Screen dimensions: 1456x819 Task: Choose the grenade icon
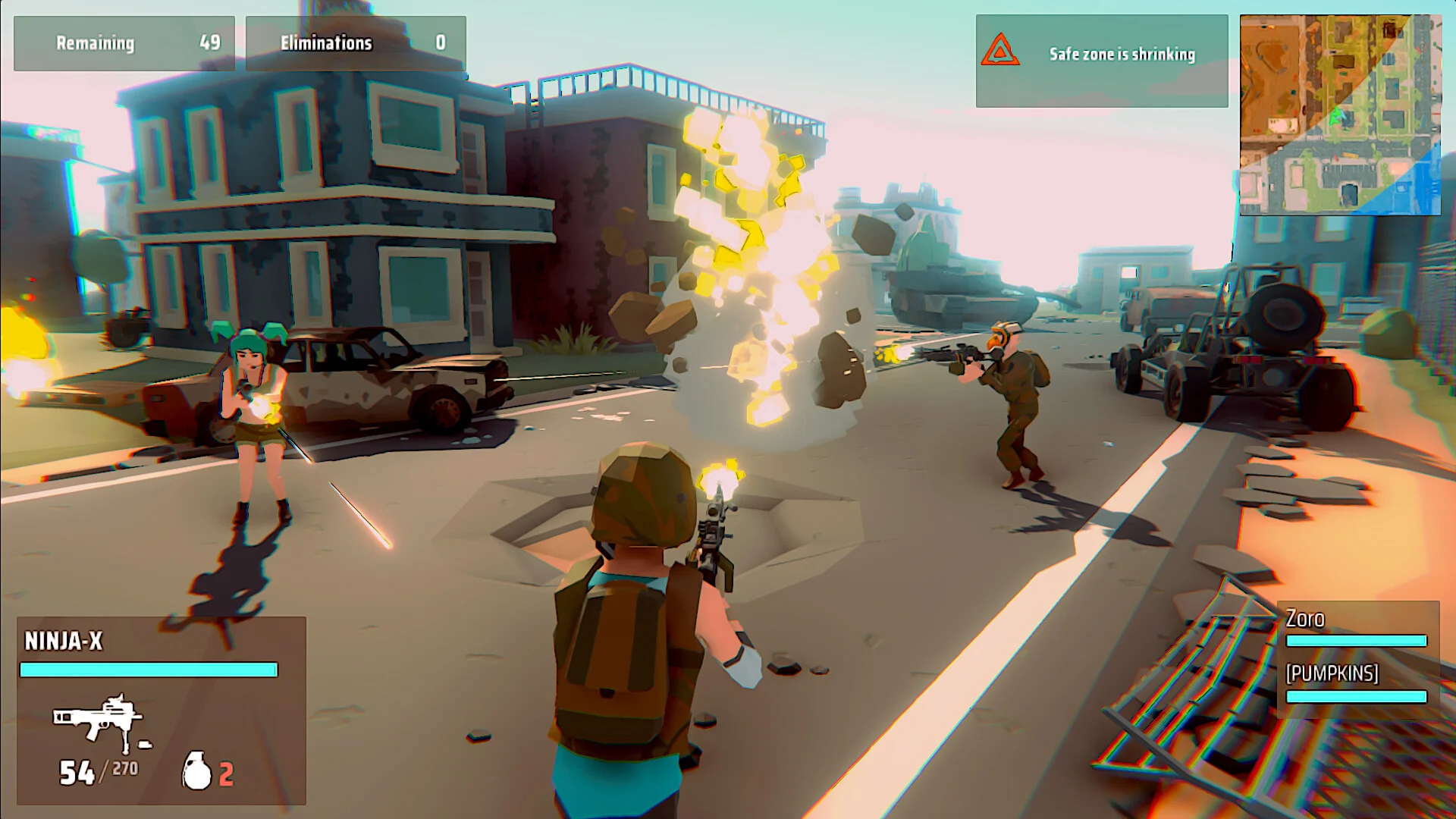click(197, 771)
